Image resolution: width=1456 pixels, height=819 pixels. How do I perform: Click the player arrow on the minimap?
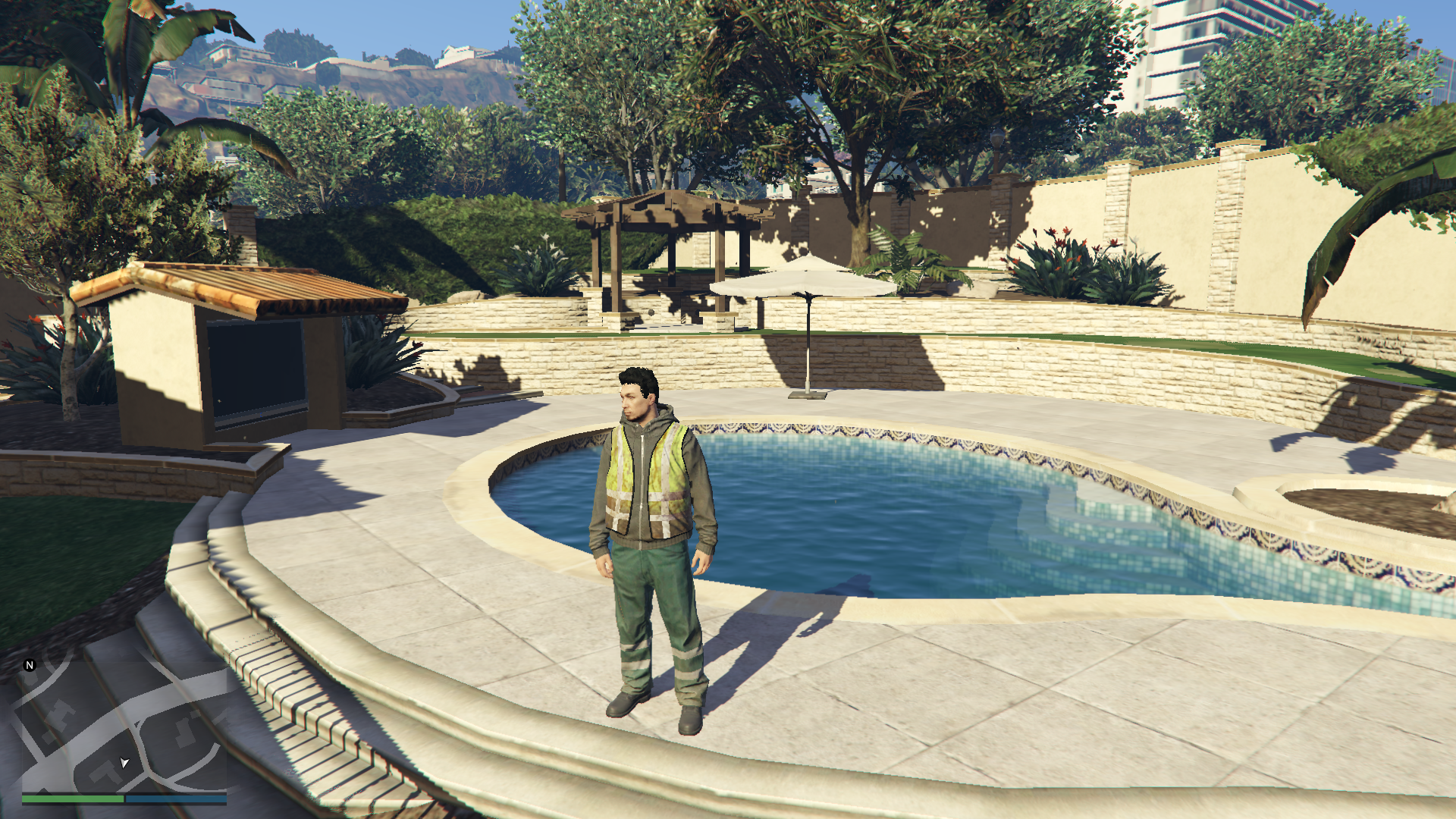124,762
